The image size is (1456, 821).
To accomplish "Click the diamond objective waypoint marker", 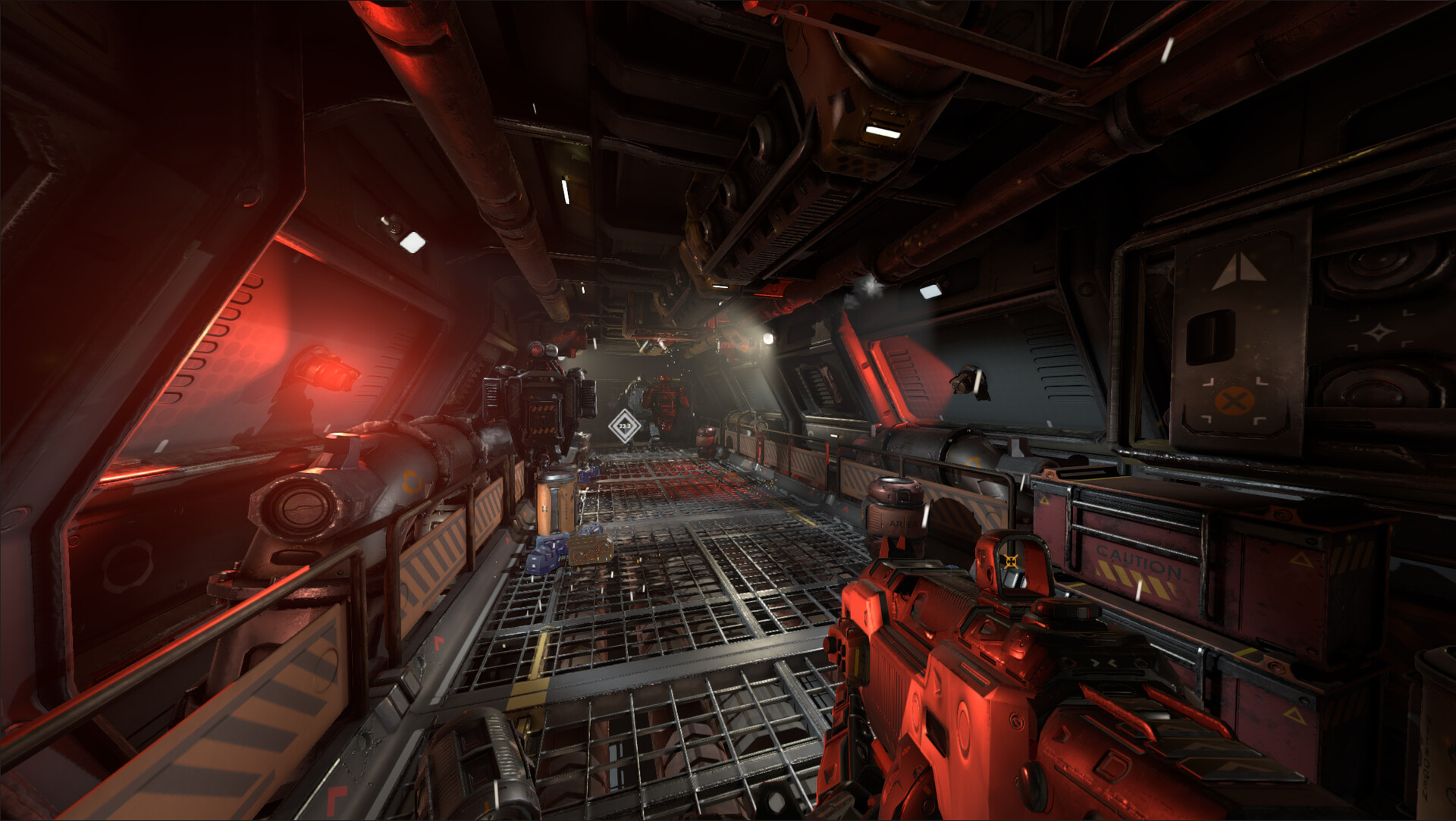I will (624, 426).
